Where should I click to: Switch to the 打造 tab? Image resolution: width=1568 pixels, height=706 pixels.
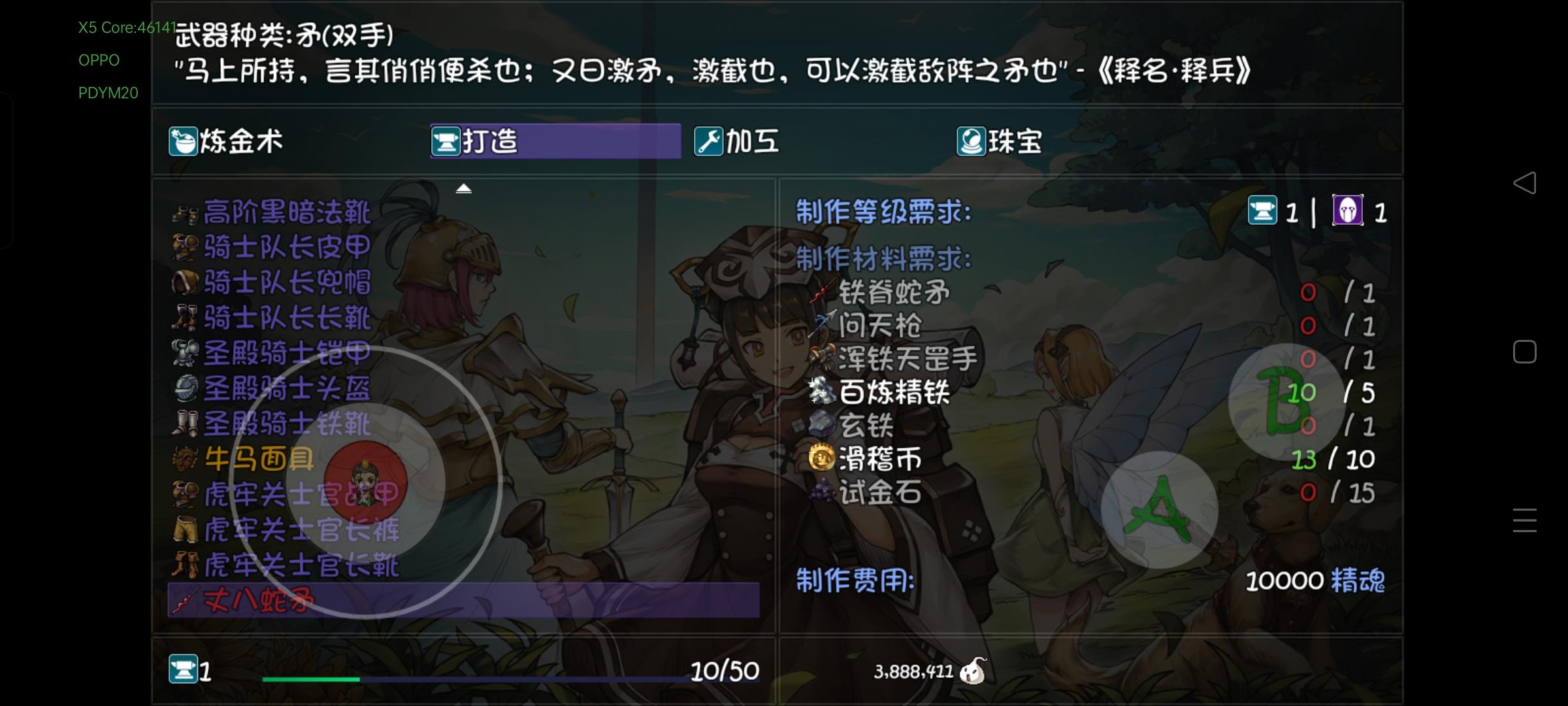490,141
